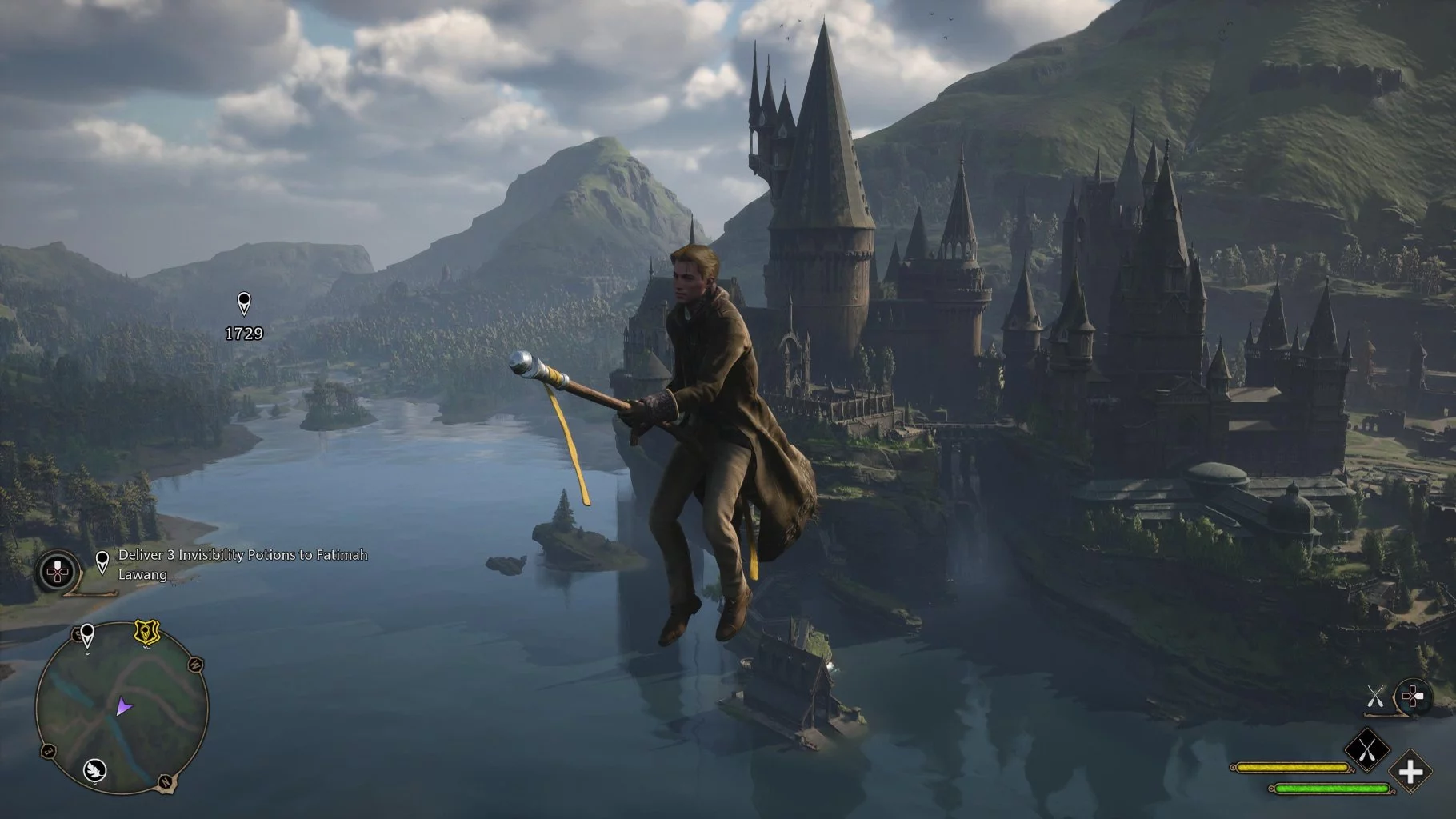Click the purple player arrow on the minimap
Screen dimensions: 1456x819
[x=123, y=706]
